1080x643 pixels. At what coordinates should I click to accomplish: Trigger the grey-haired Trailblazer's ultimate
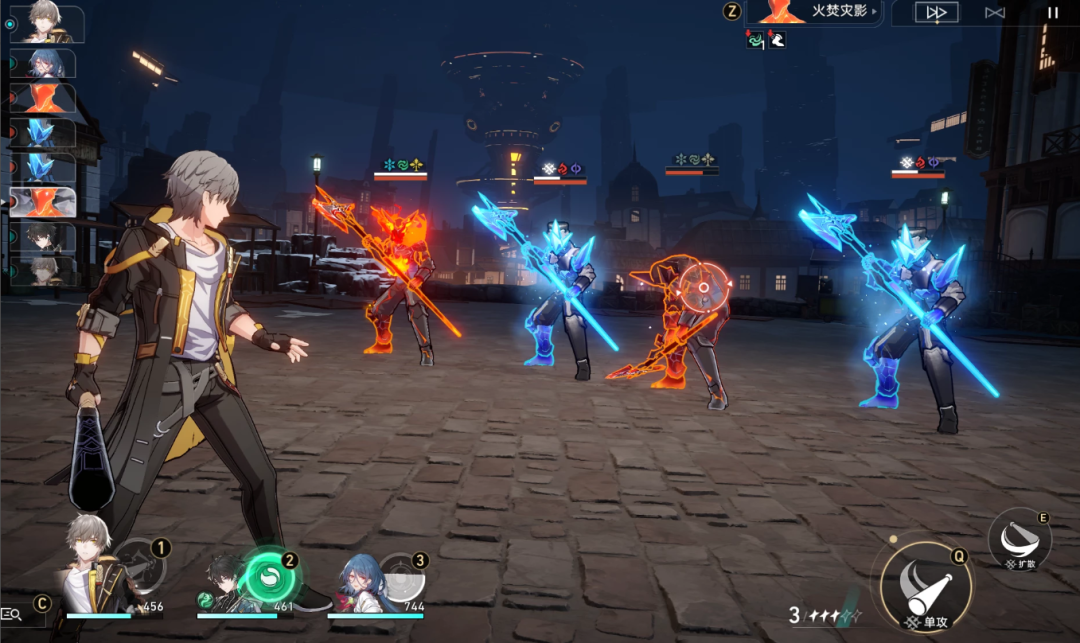138,567
